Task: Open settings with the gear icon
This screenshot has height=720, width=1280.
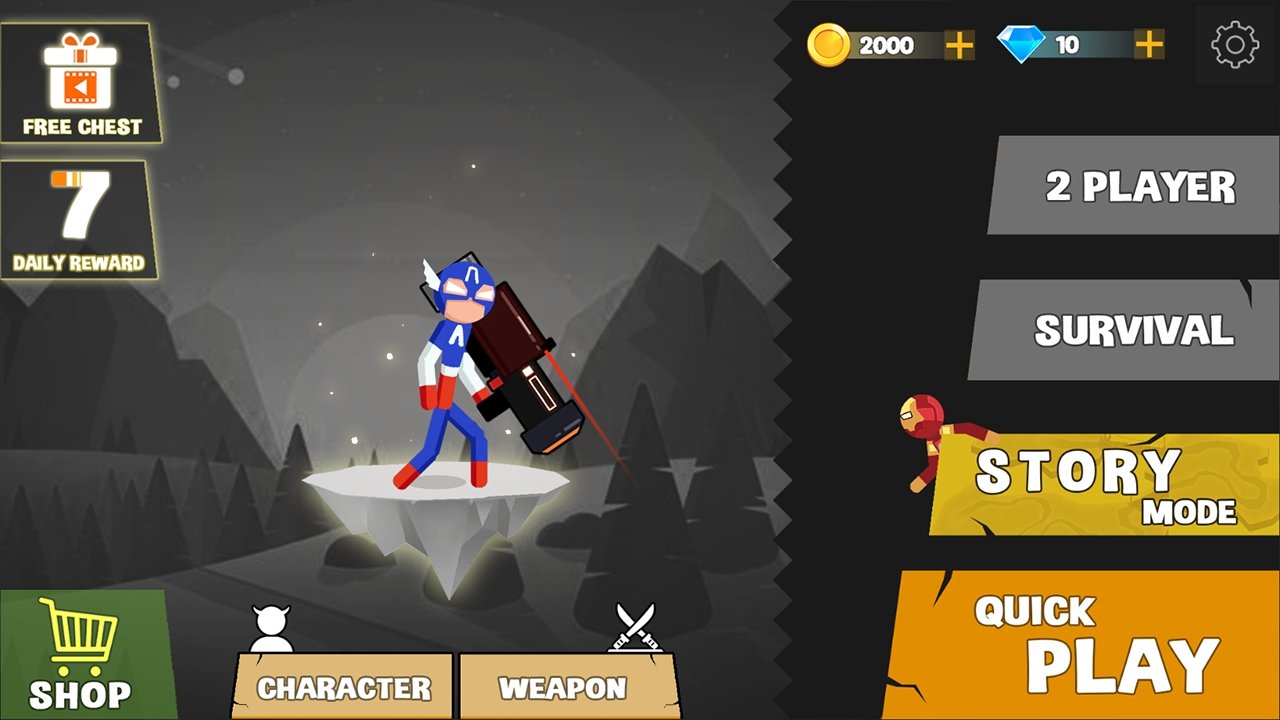Action: [x=1234, y=45]
